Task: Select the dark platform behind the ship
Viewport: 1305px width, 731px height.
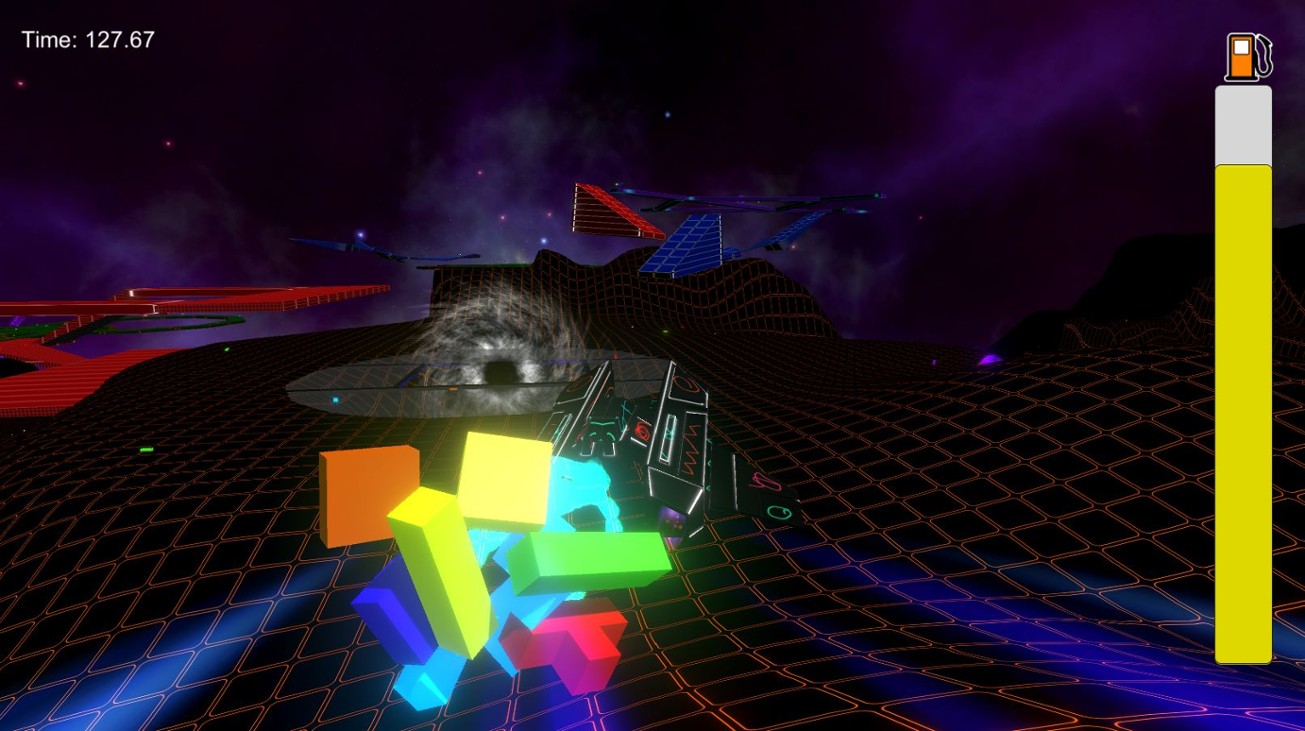Action: pyautogui.click(x=400, y=390)
